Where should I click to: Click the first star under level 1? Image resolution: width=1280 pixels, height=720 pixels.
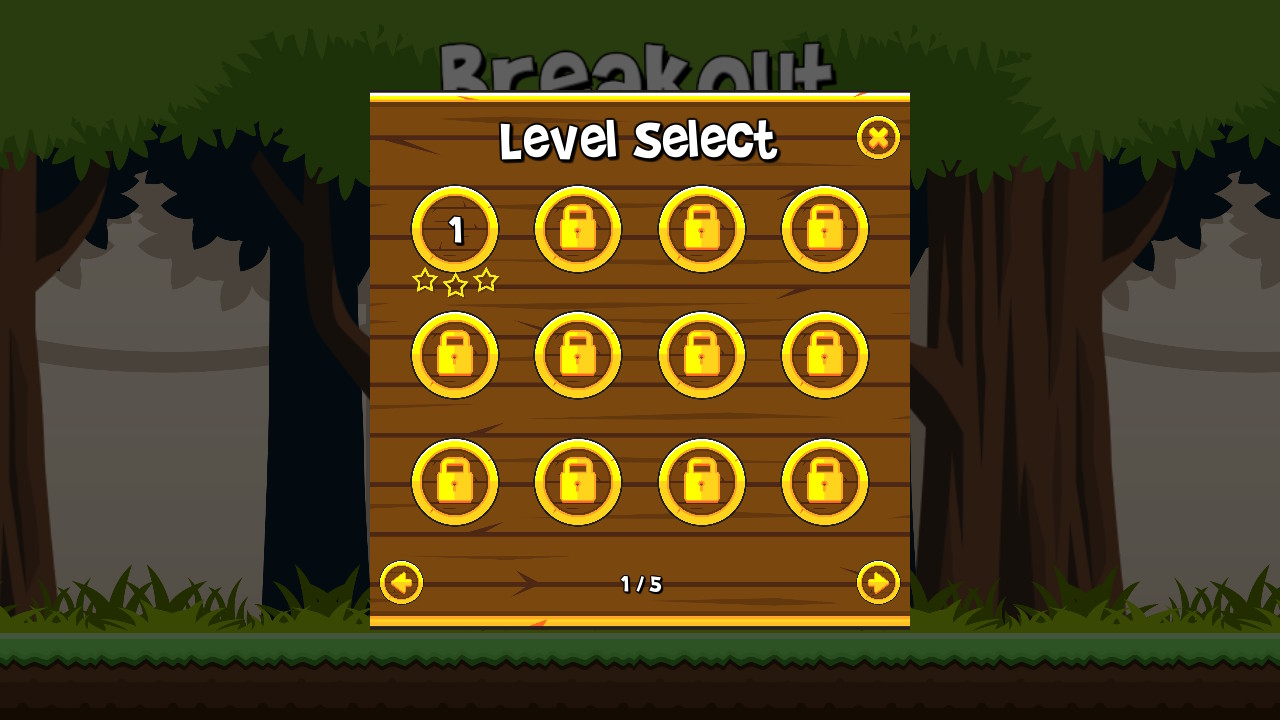pos(423,281)
